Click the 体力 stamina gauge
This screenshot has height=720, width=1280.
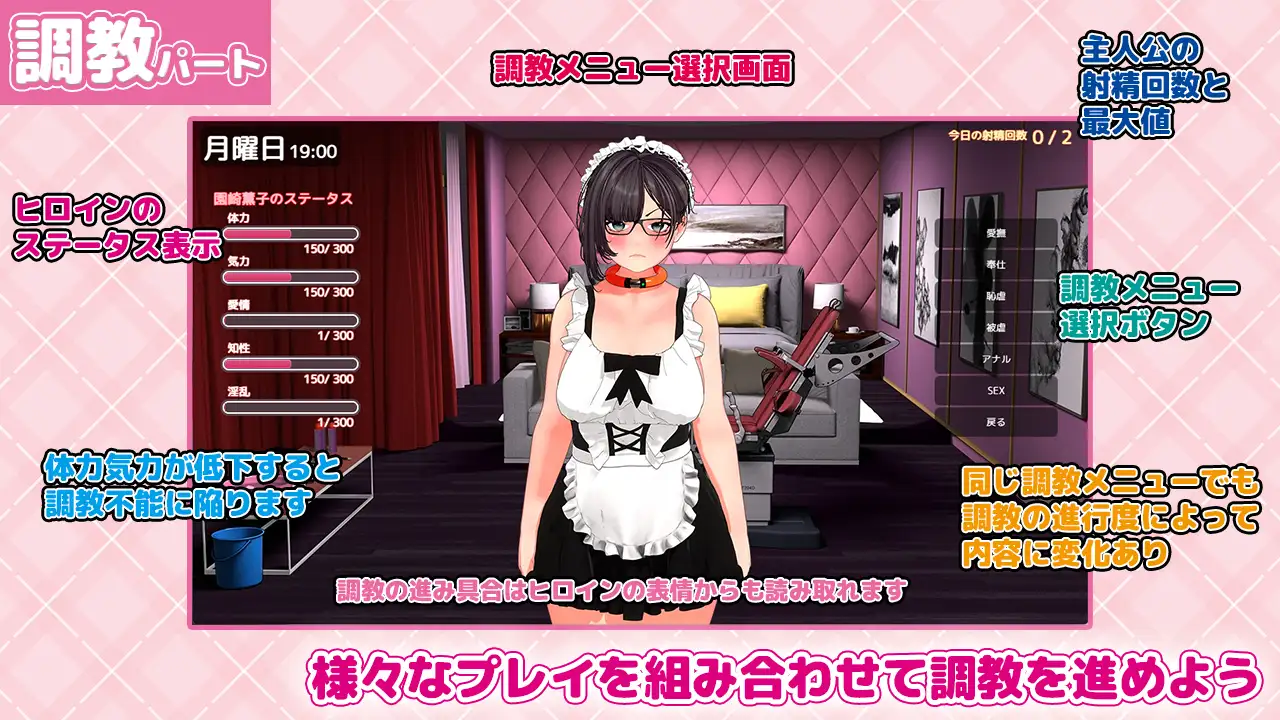click(x=290, y=234)
